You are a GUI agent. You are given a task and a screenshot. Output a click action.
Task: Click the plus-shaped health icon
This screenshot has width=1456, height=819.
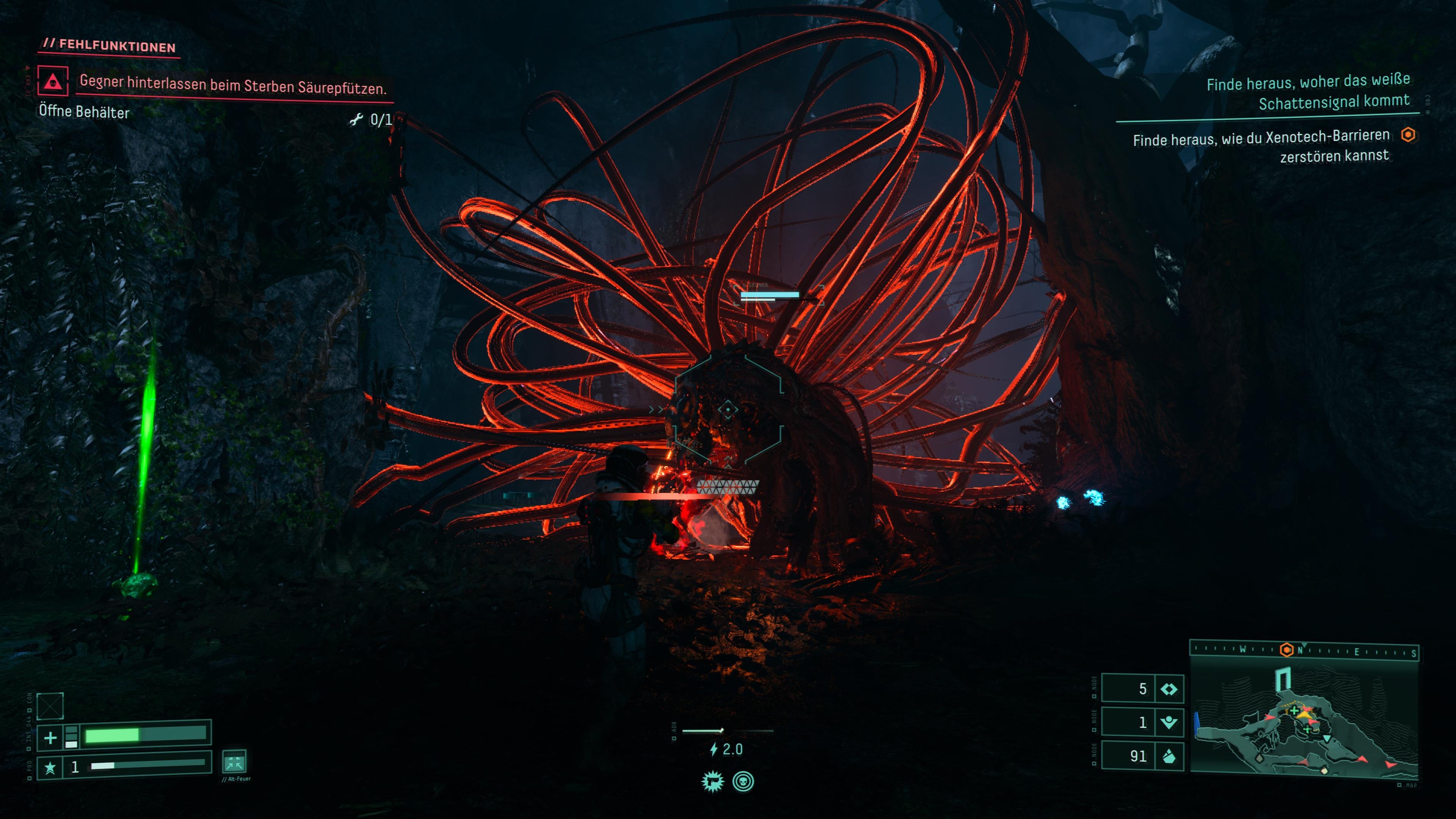point(50,737)
